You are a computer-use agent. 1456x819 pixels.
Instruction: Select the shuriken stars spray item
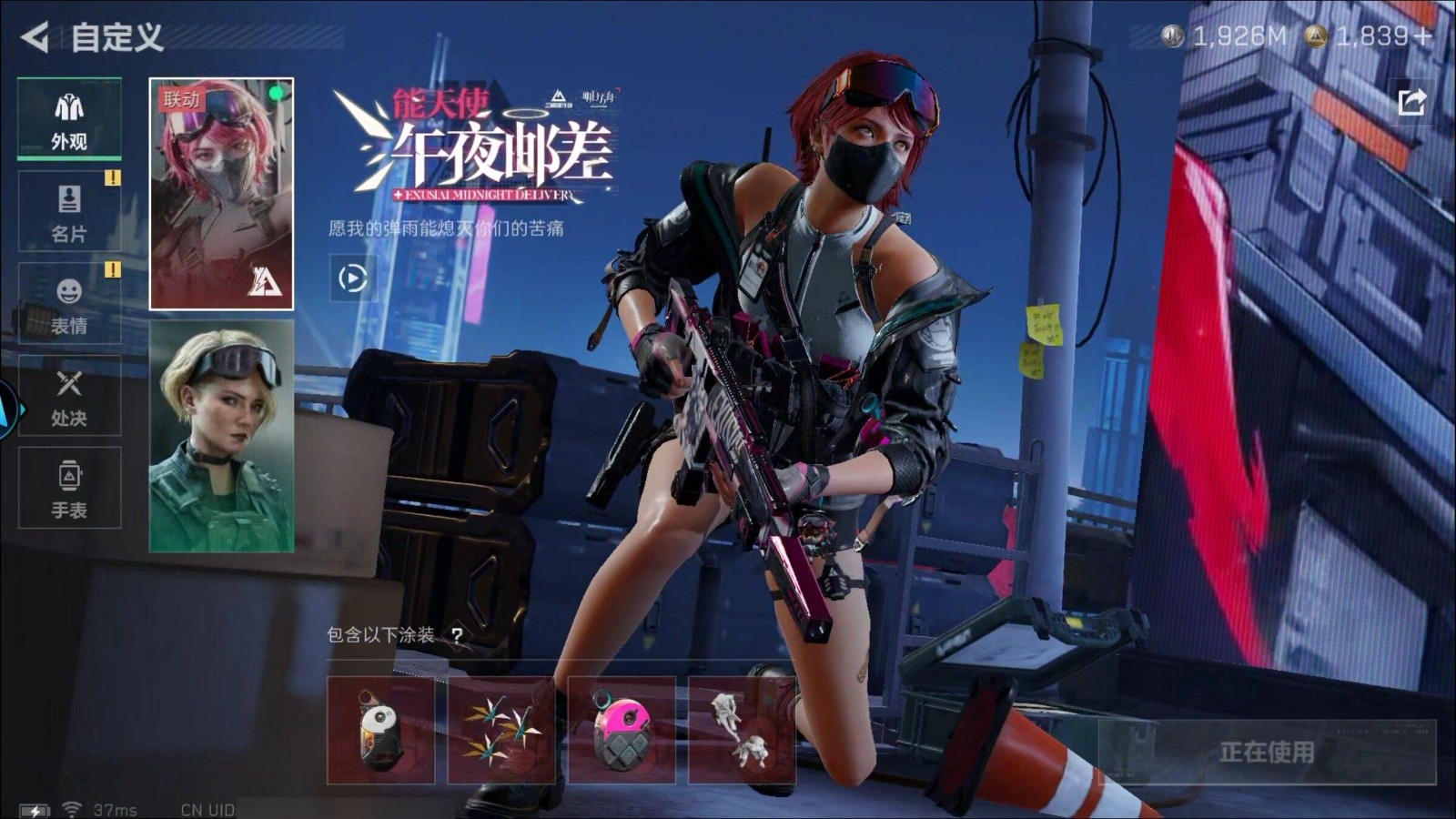pos(501,730)
